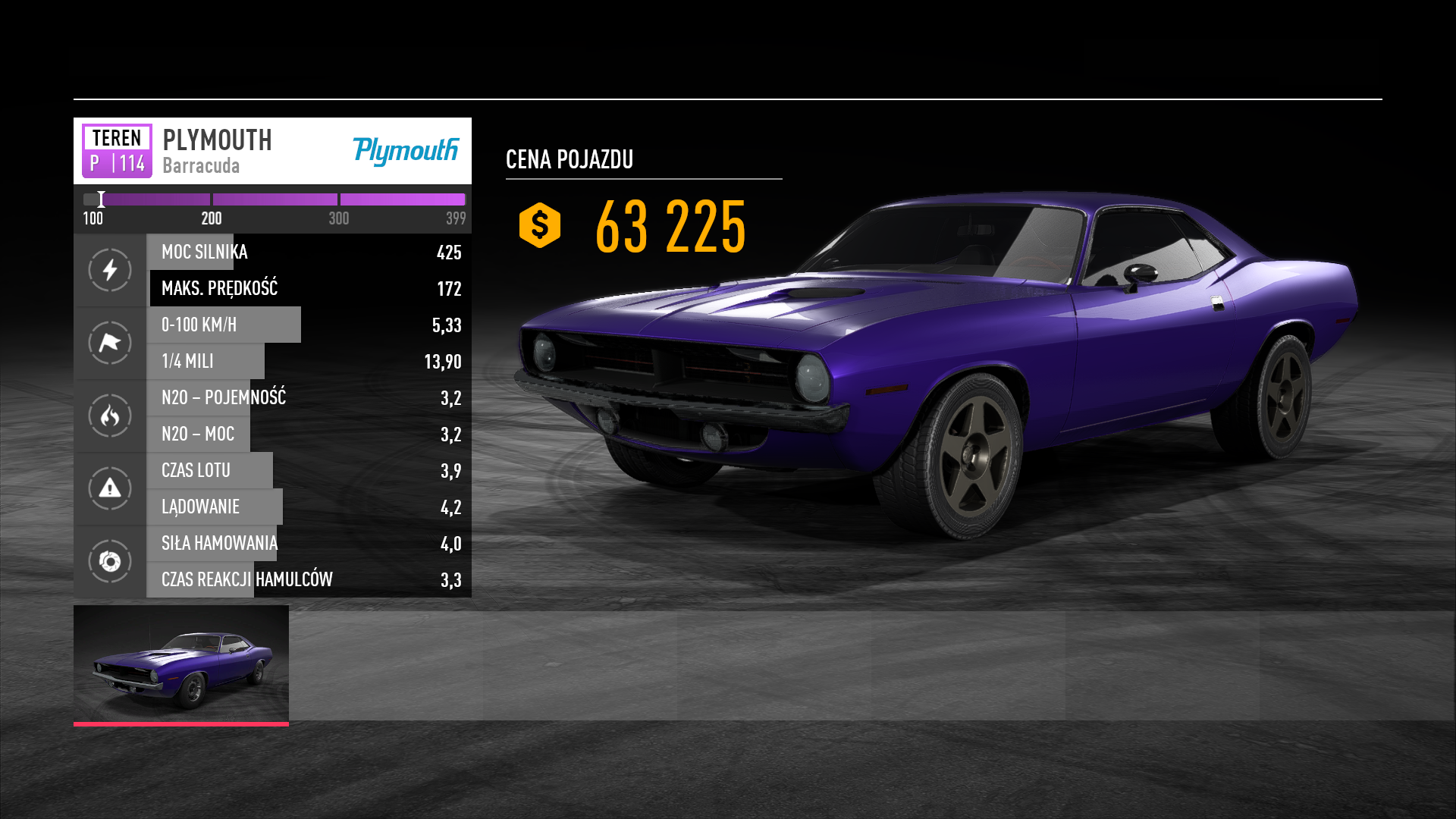The image size is (1456, 819).
Task: Click the SIŁA HAMOWANIA stat row
Action: click(309, 544)
